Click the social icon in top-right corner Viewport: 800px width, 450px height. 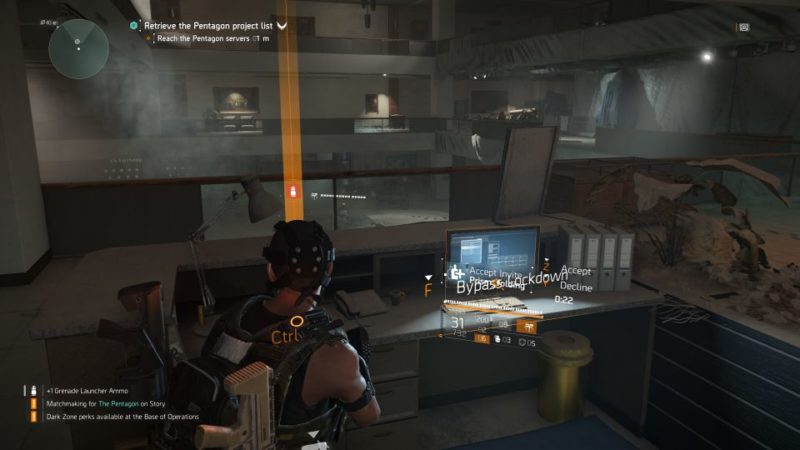click(743, 27)
